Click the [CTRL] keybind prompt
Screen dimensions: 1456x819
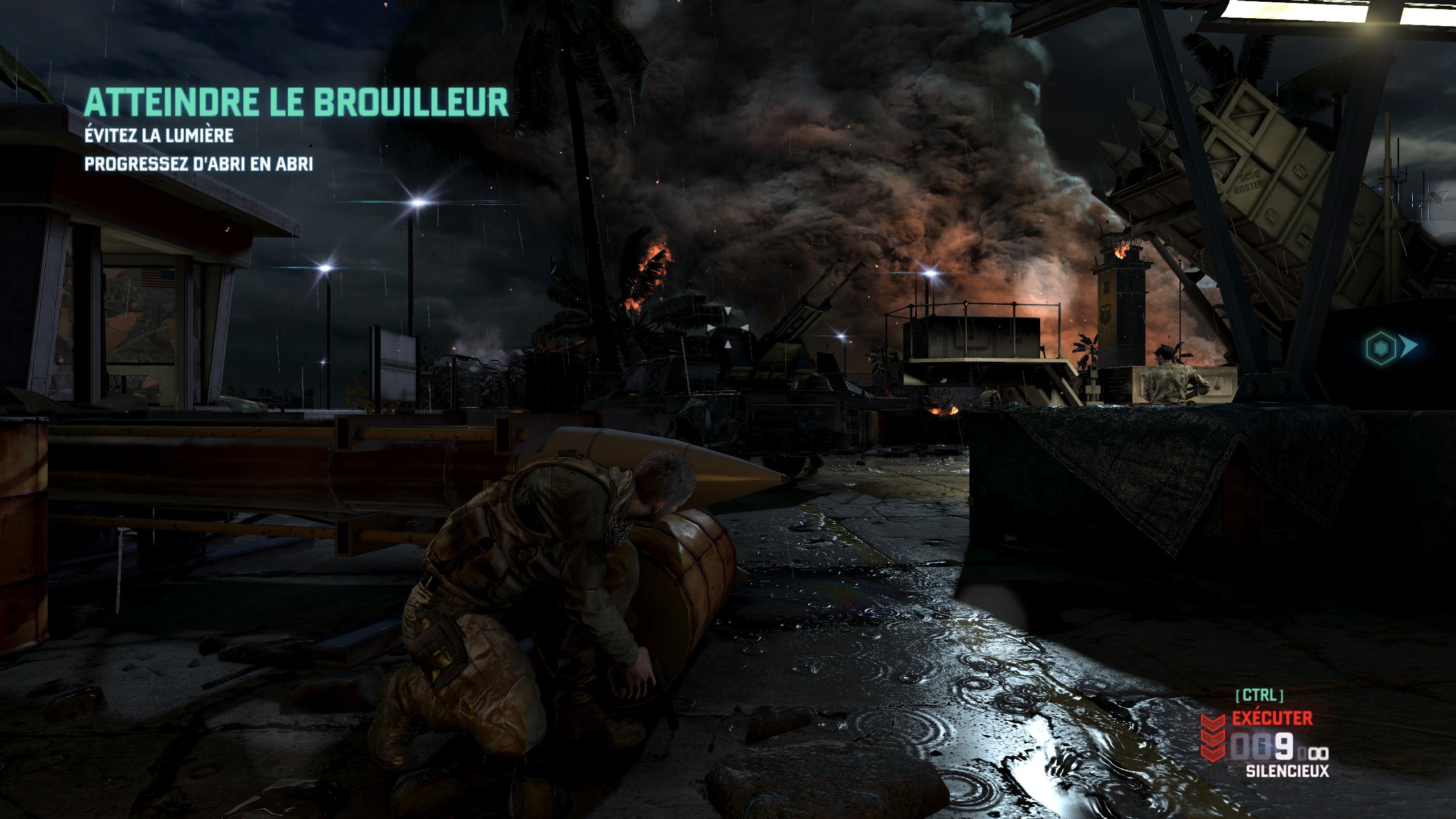pos(1259,696)
